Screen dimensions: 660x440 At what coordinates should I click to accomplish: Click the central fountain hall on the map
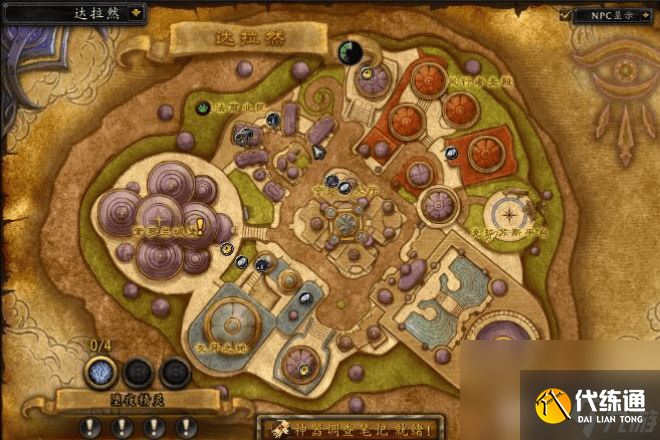click(x=345, y=222)
